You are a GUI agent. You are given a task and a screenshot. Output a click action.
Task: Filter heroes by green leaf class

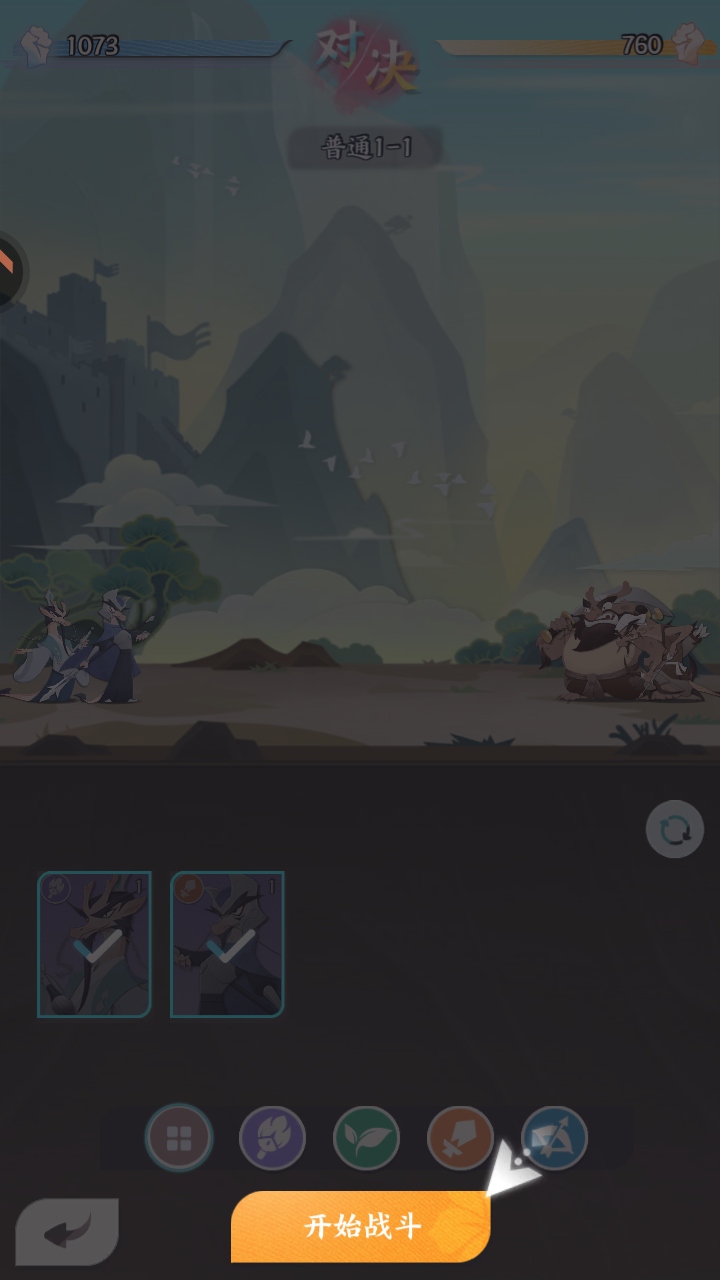coord(366,1138)
